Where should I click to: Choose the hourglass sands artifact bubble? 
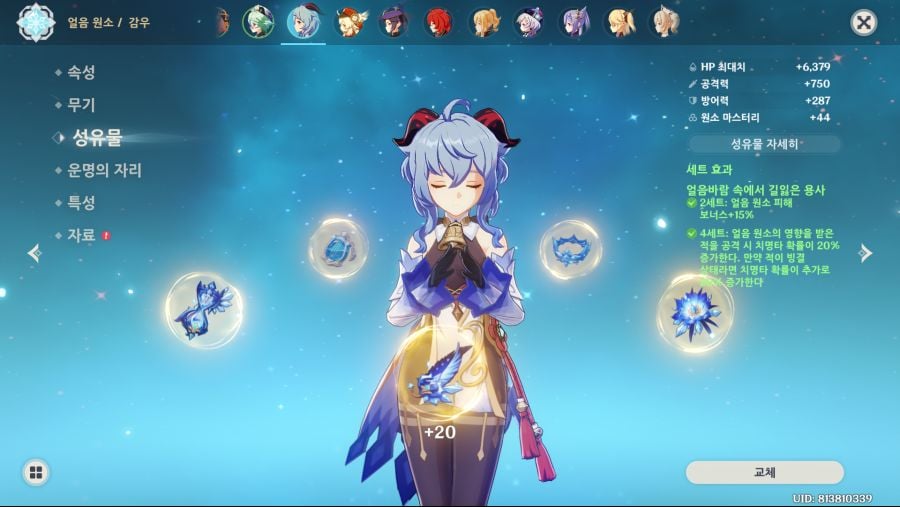[203, 310]
